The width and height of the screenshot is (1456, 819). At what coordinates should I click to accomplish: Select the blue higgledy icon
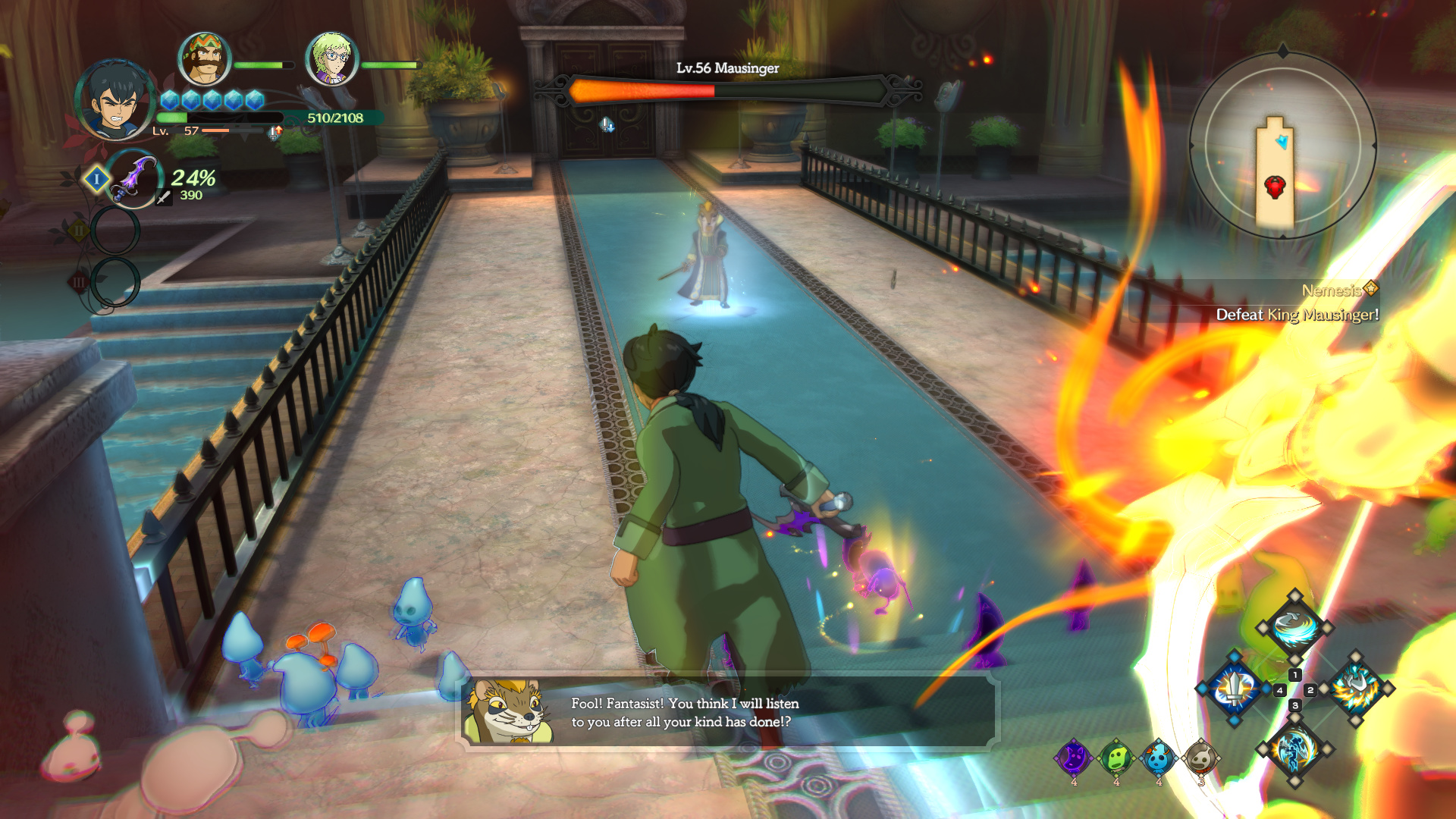click(1159, 758)
